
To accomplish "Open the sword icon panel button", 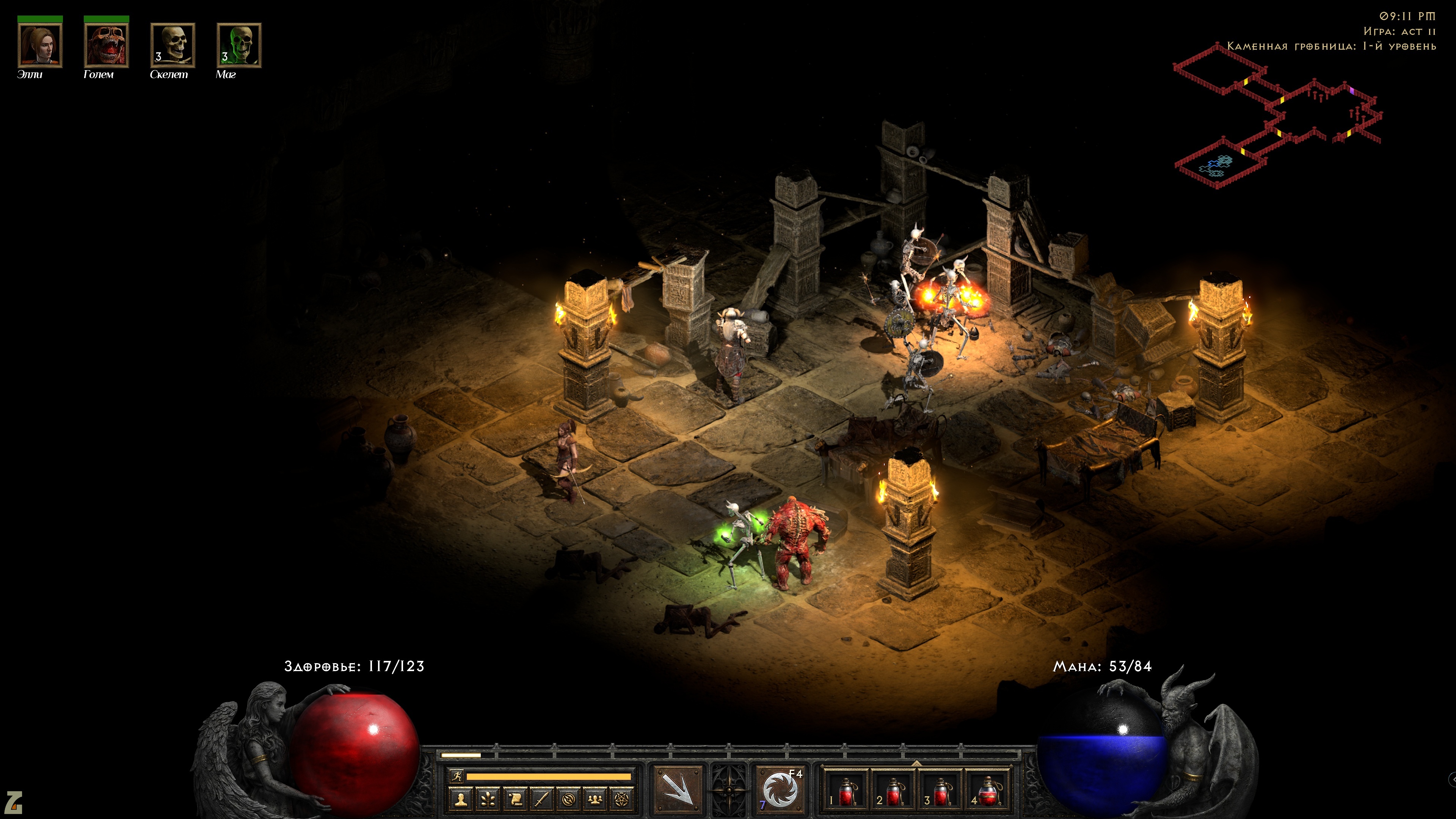I will (542, 799).
